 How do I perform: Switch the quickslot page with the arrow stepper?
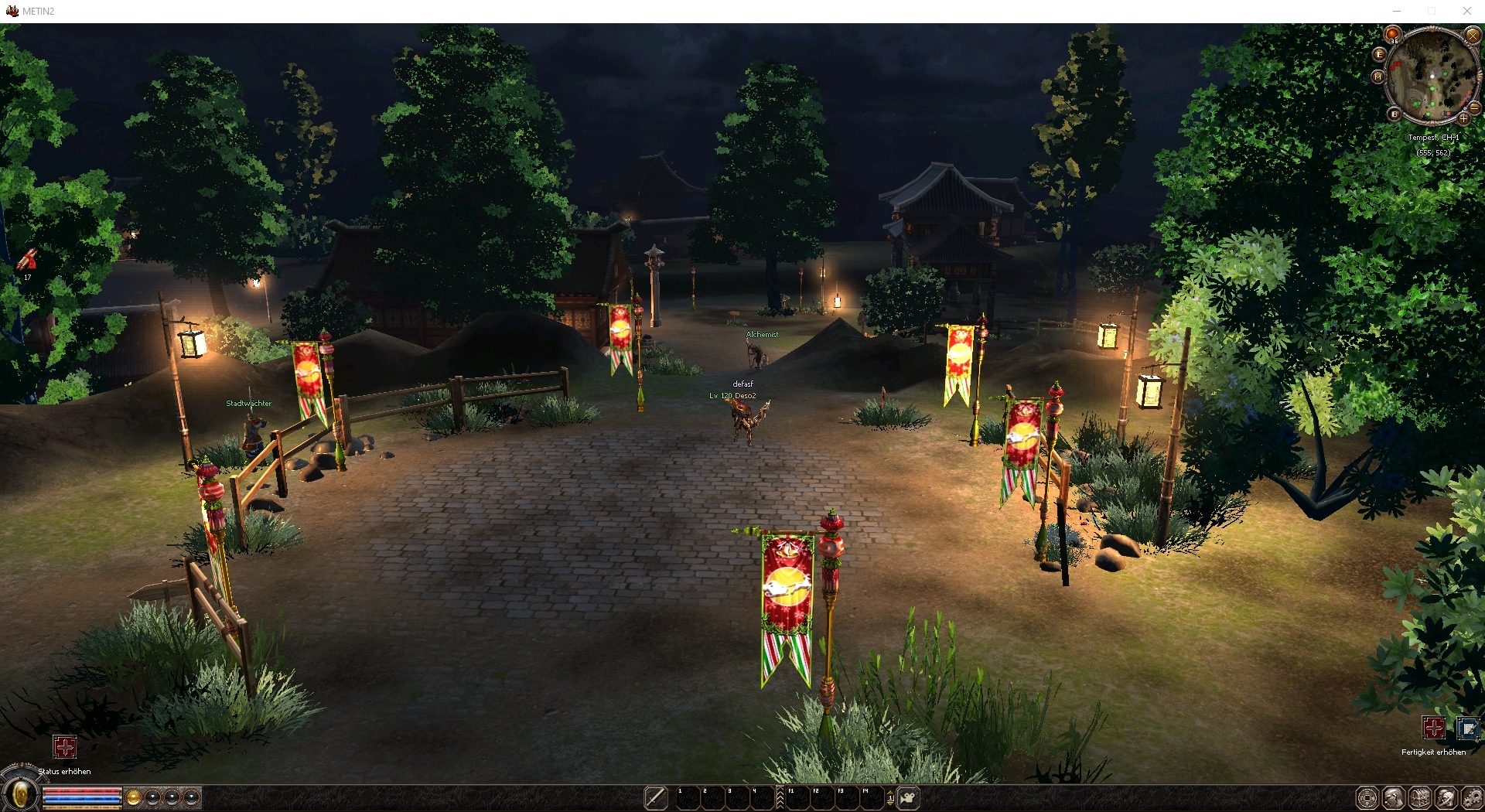890,797
